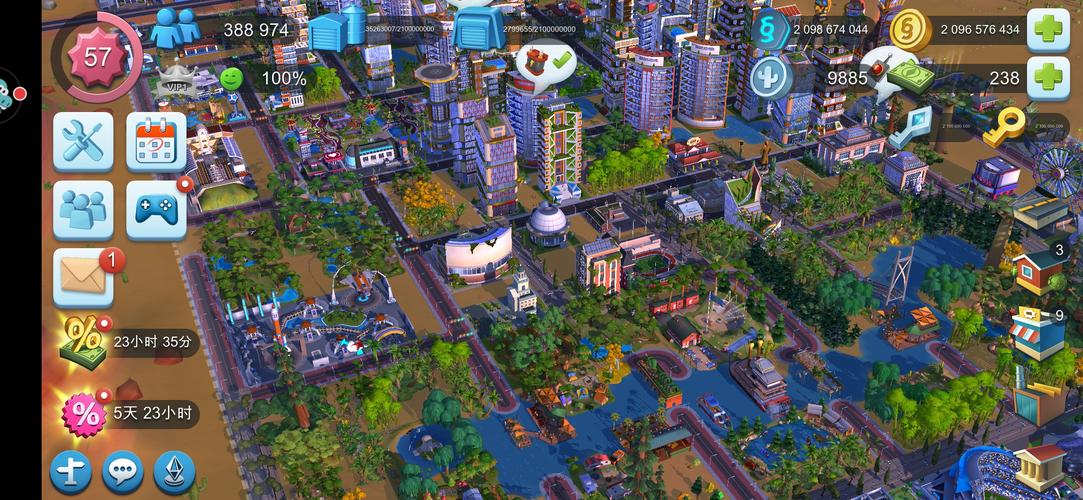This screenshot has height=500, width=1083.
Task: Add SimCash with the green plus button
Action: [1048, 77]
